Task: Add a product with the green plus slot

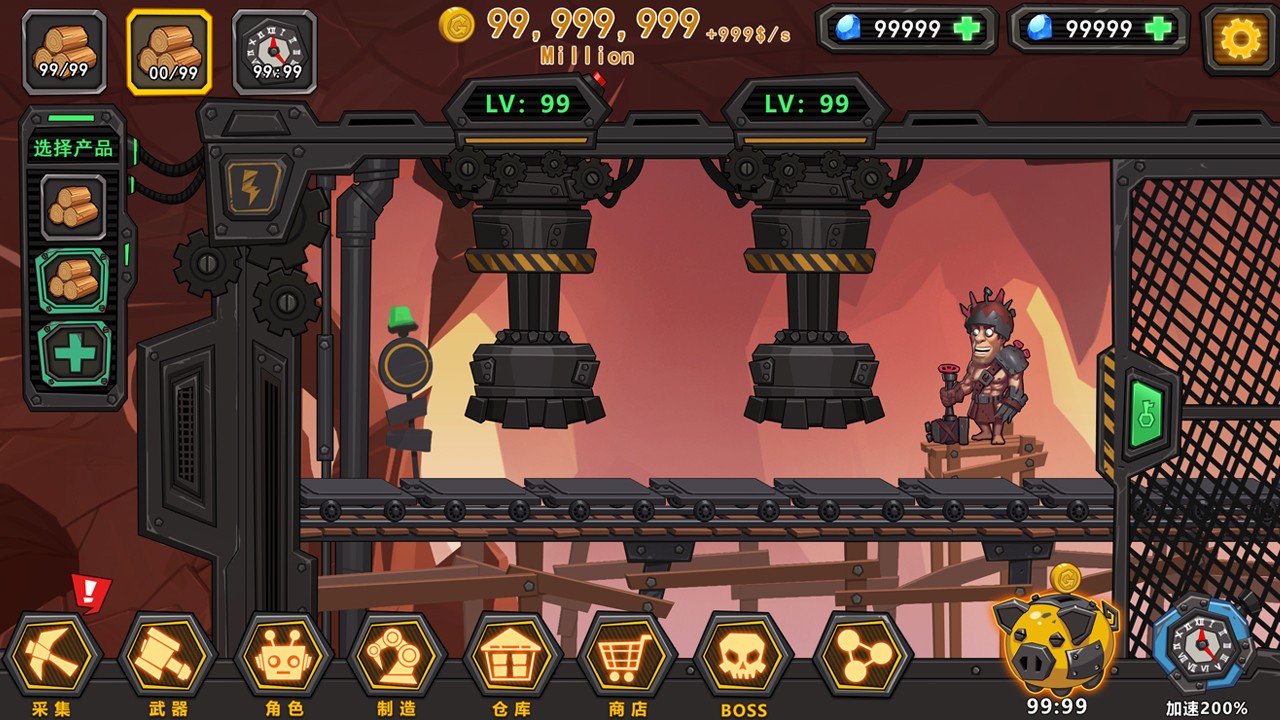Action: [x=75, y=354]
